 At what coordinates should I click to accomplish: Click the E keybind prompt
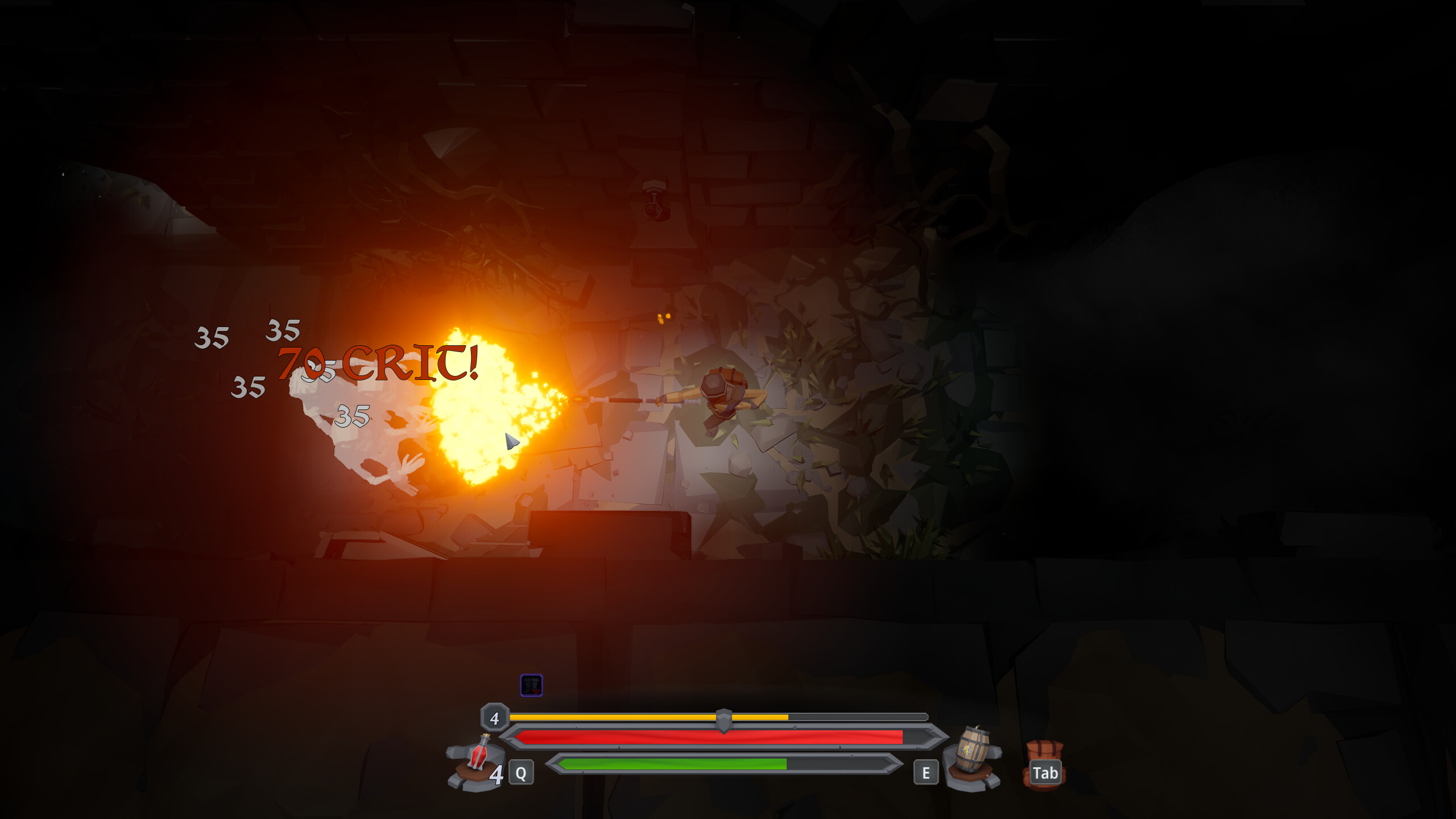tap(926, 772)
